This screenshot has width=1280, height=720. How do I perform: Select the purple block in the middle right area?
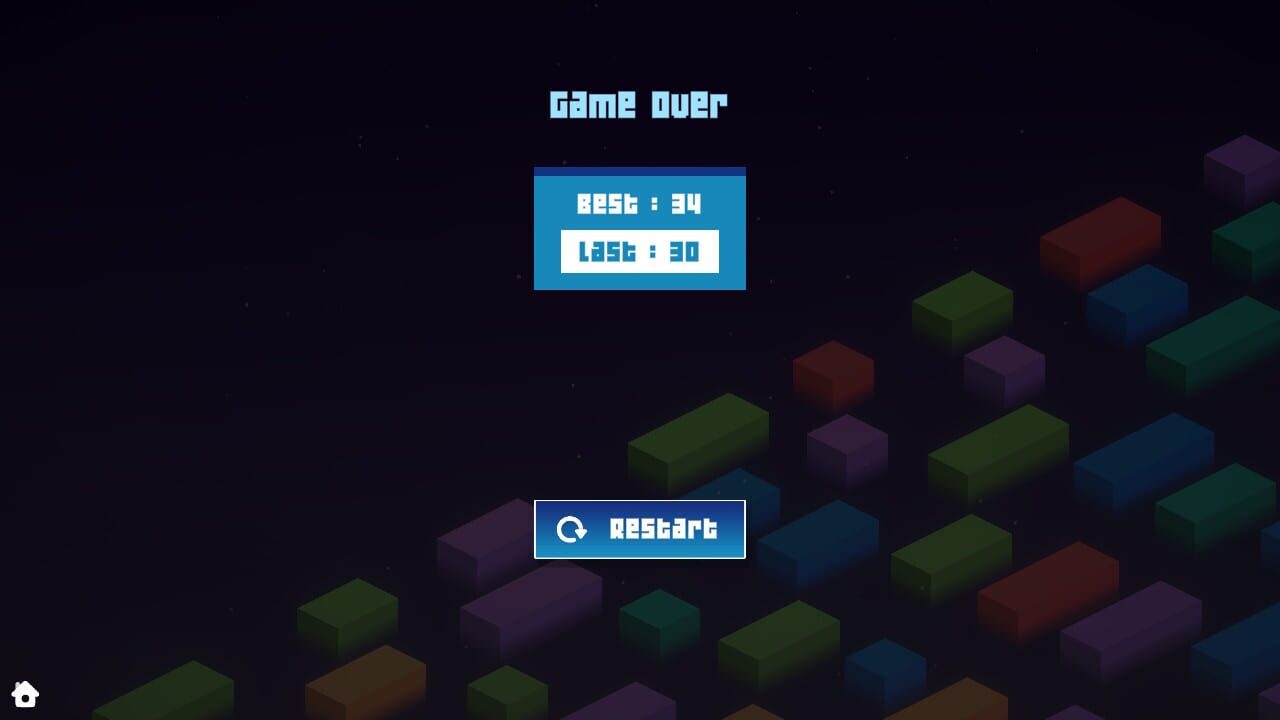click(1004, 367)
